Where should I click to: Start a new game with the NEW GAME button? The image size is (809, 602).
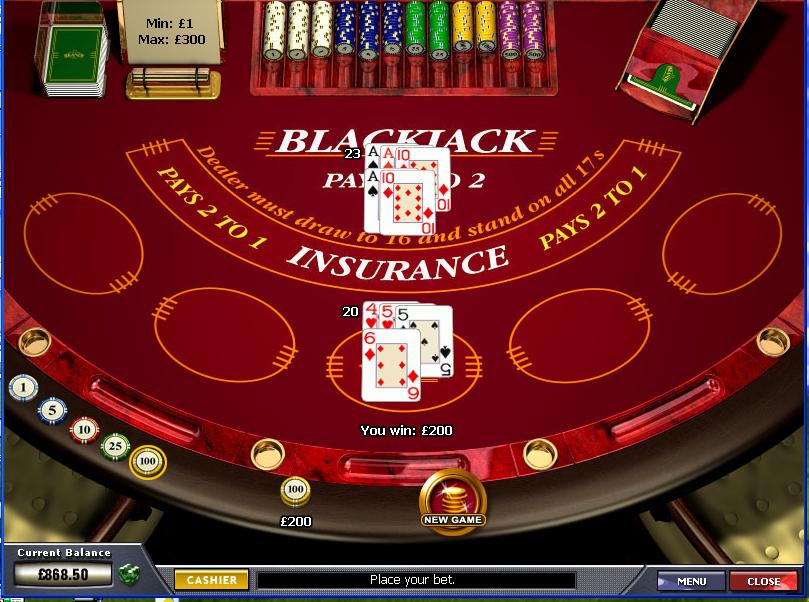(453, 499)
